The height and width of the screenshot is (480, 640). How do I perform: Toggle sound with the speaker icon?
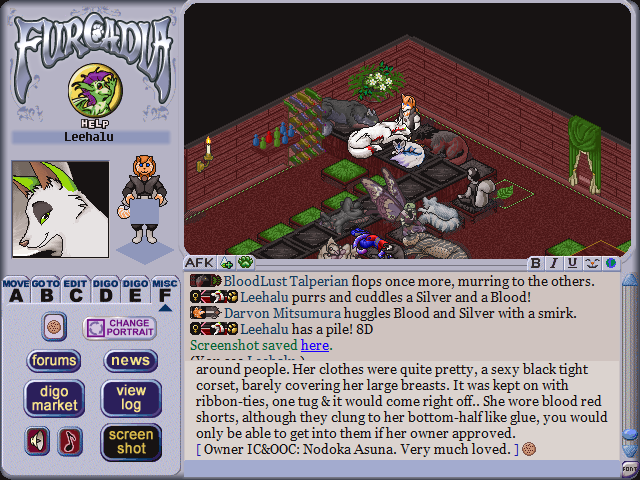38,441
